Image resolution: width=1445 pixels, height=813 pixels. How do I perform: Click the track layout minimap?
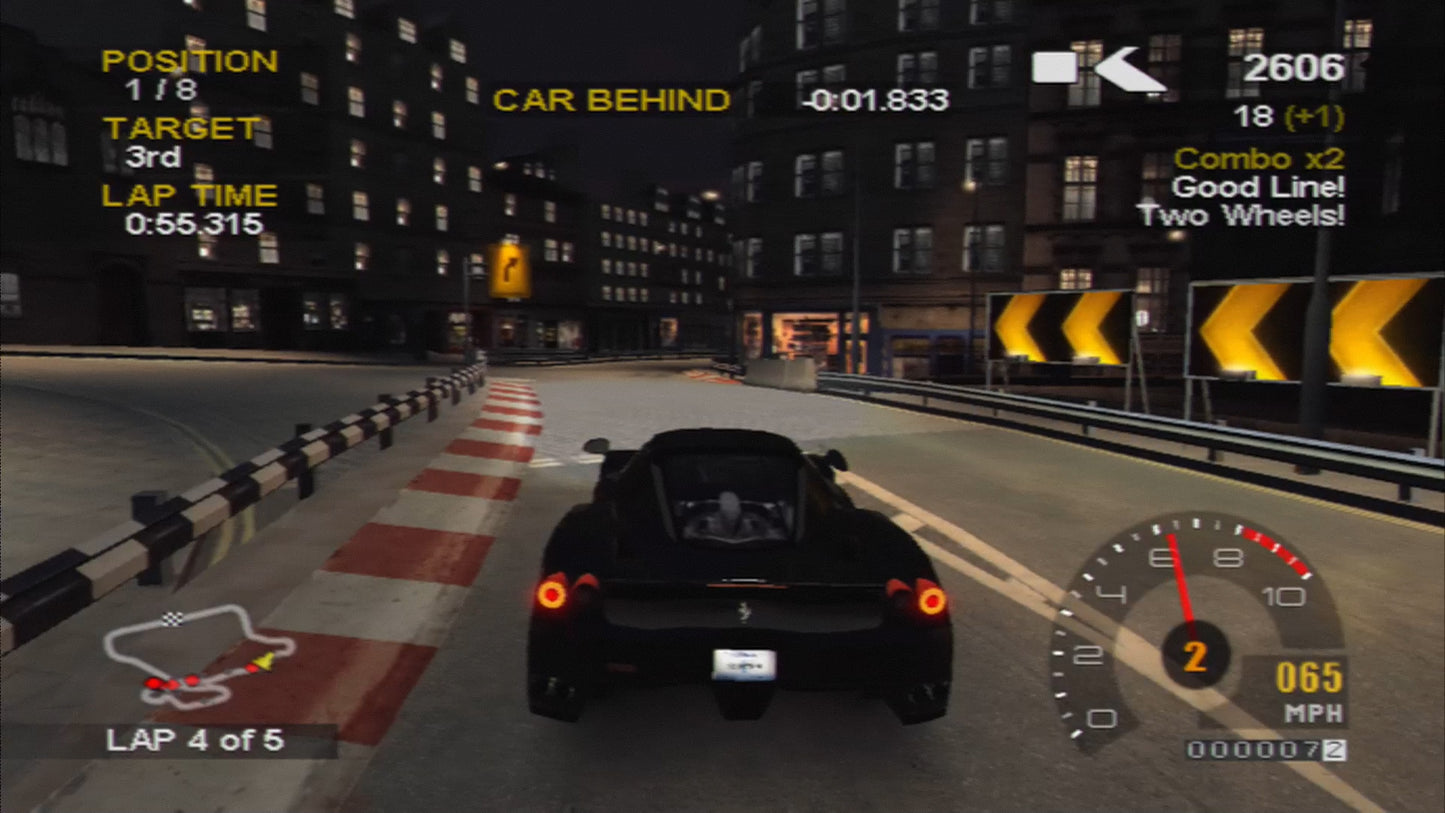point(198,655)
